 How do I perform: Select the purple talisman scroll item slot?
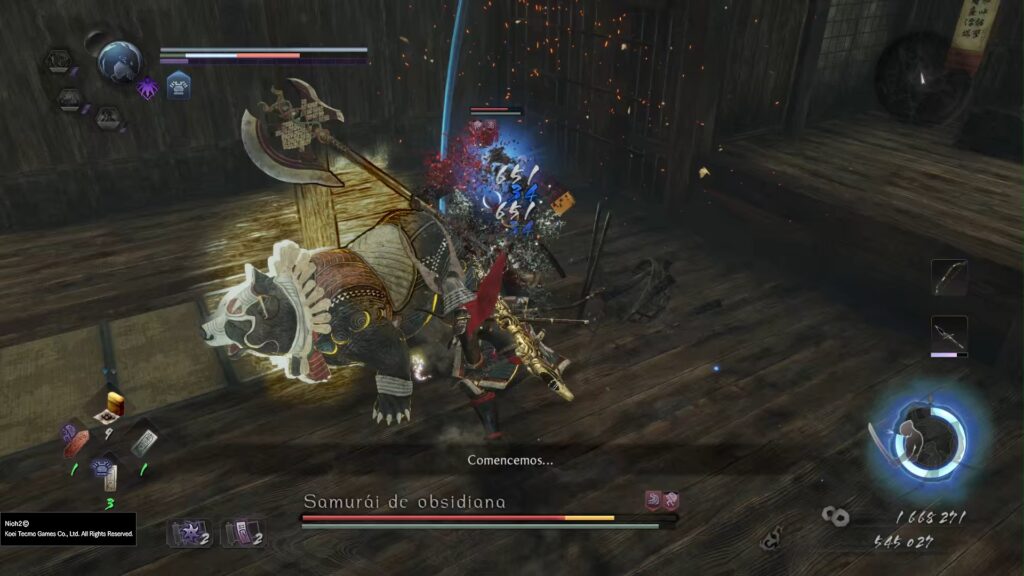241,533
